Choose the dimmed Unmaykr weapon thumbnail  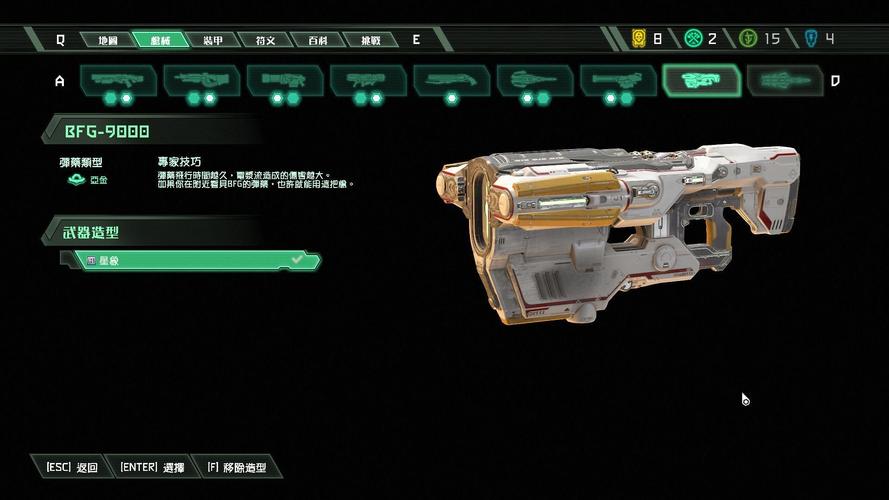(x=785, y=81)
